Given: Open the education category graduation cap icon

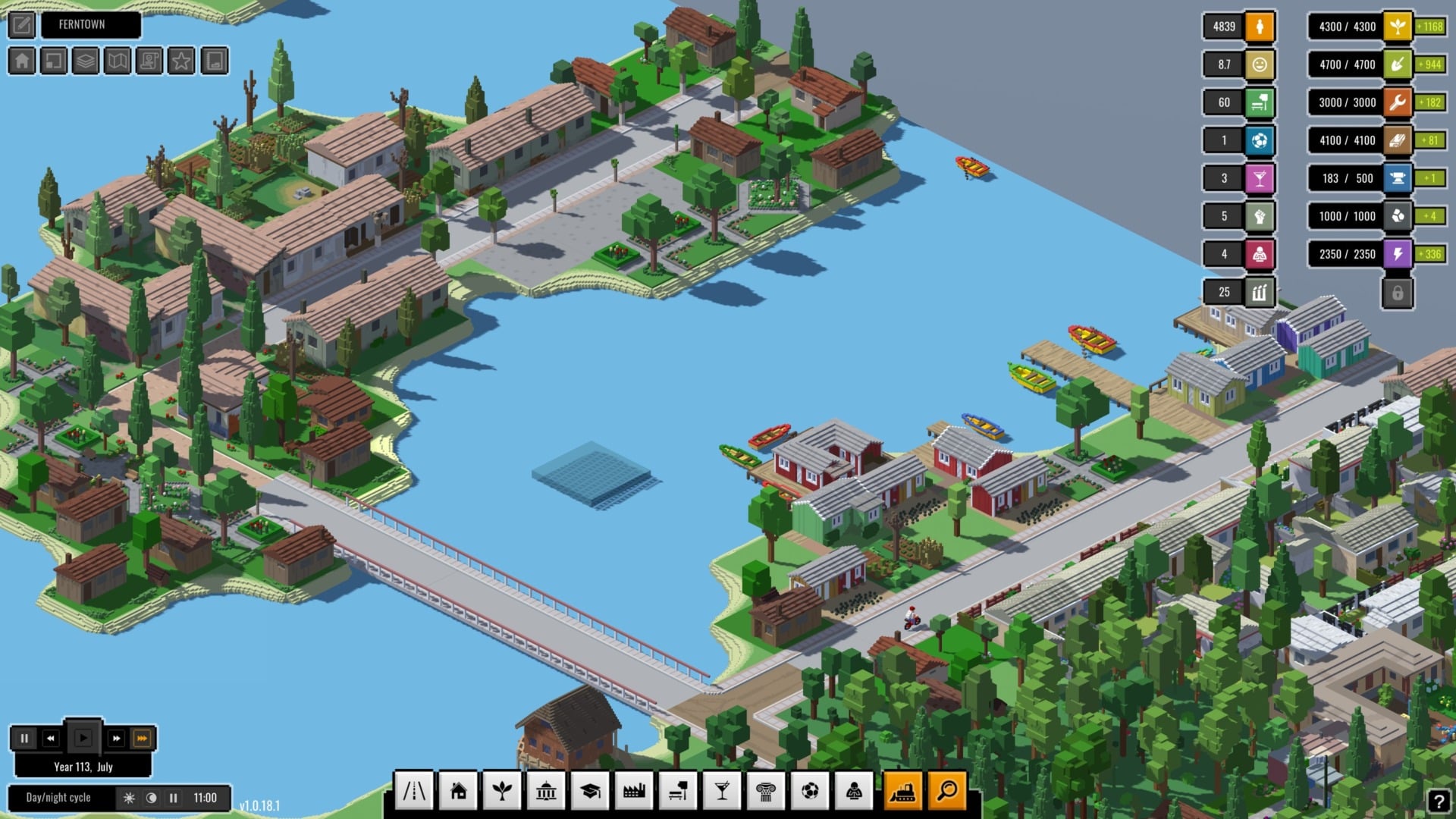Looking at the screenshot, I should pyautogui.click(x=590, y=791).
